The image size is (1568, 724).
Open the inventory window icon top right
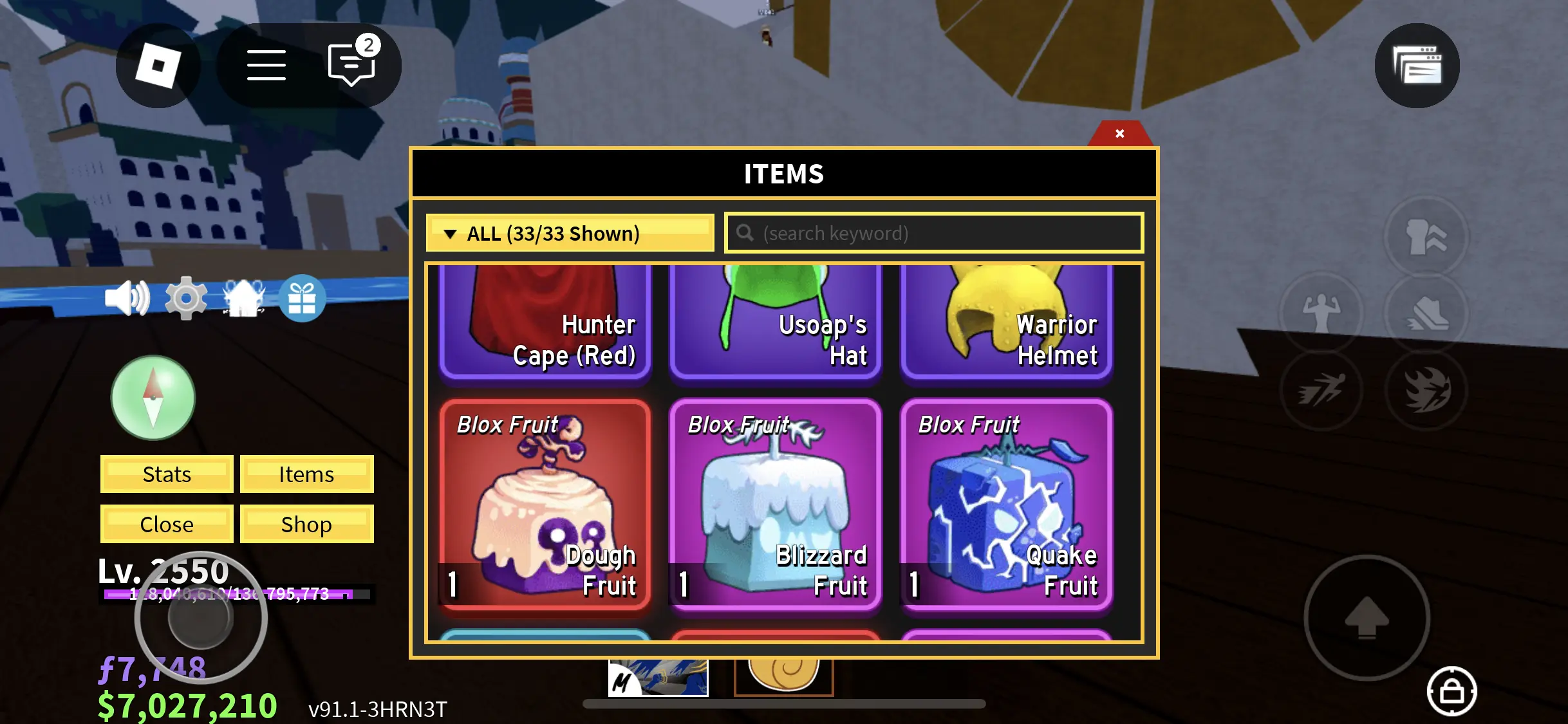[x=1417, y=65]
